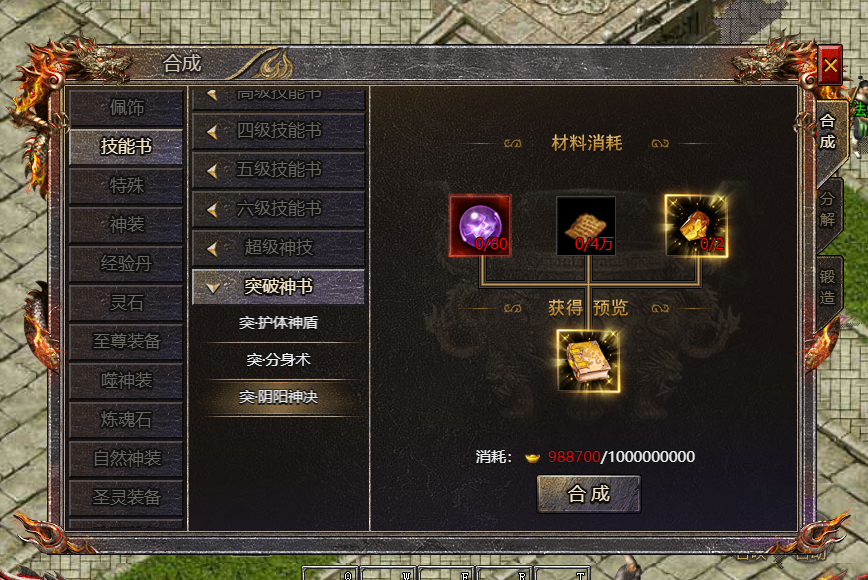Choose the 灵石 category
Screen dimensions: 868x580
126,303
